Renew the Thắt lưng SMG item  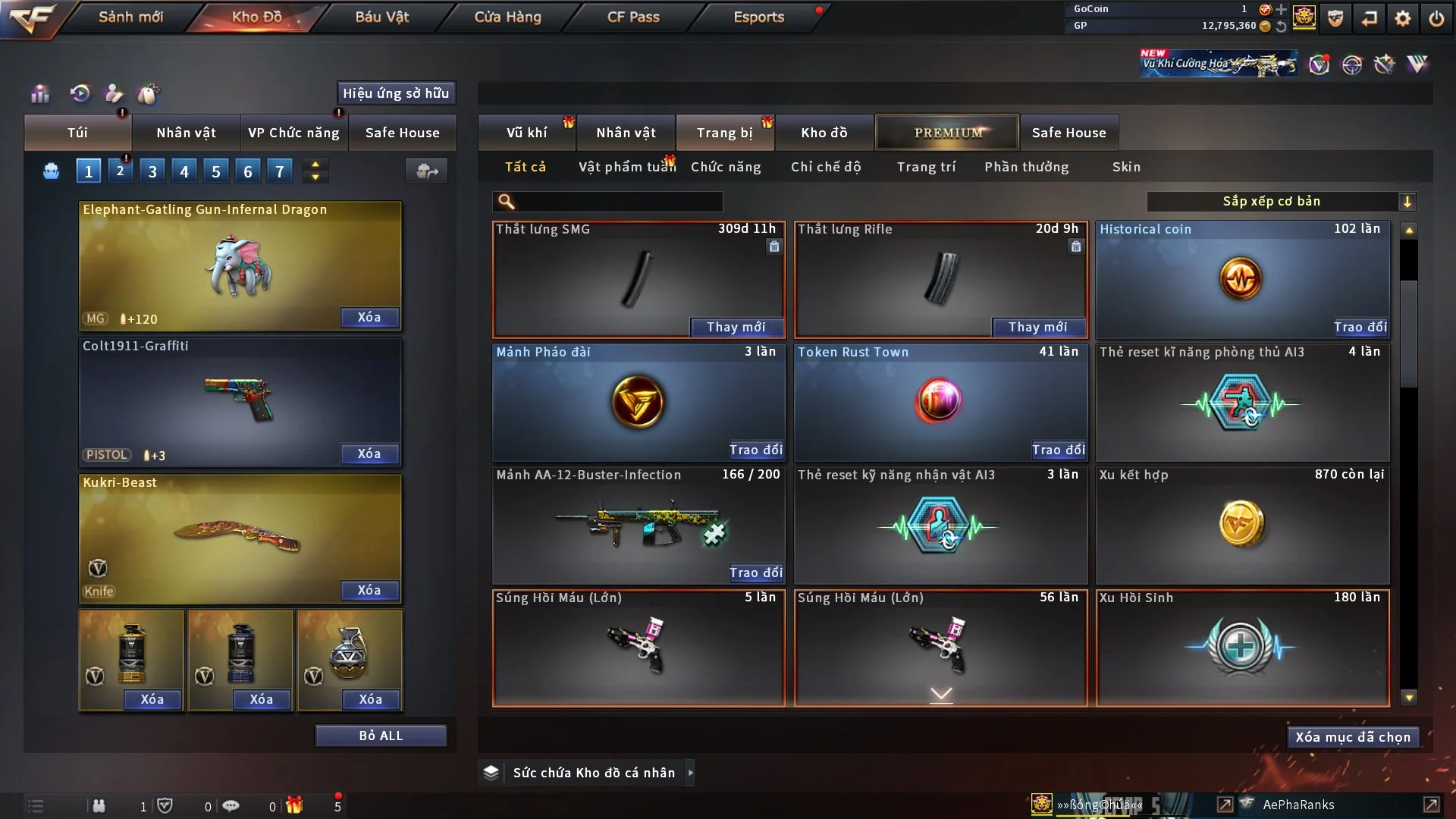pyautogui.click(x=736, y=327)
